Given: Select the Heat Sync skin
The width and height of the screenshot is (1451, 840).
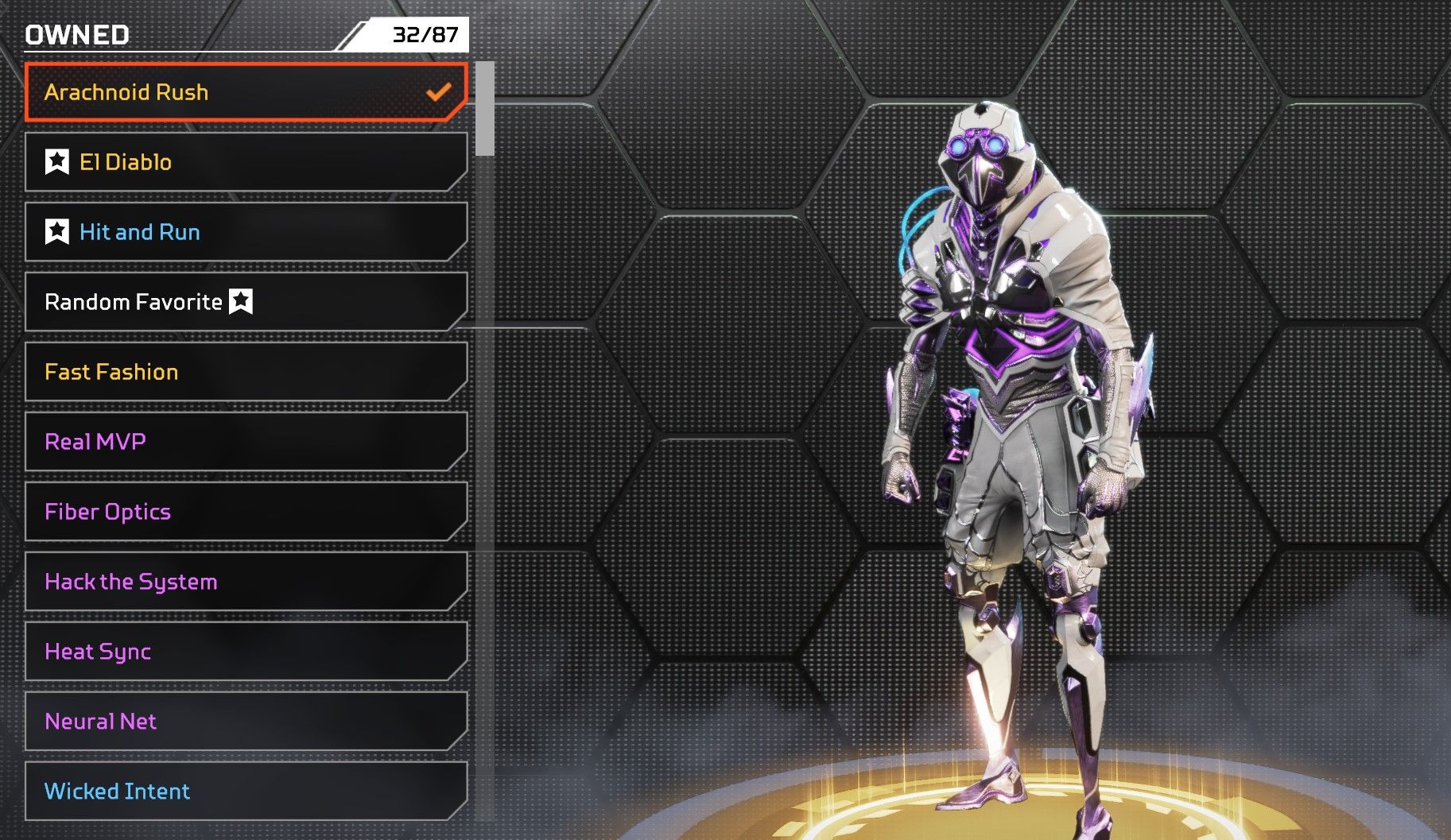Looking at the screenshot, I should pyautogui.click(x=245, y=652).
